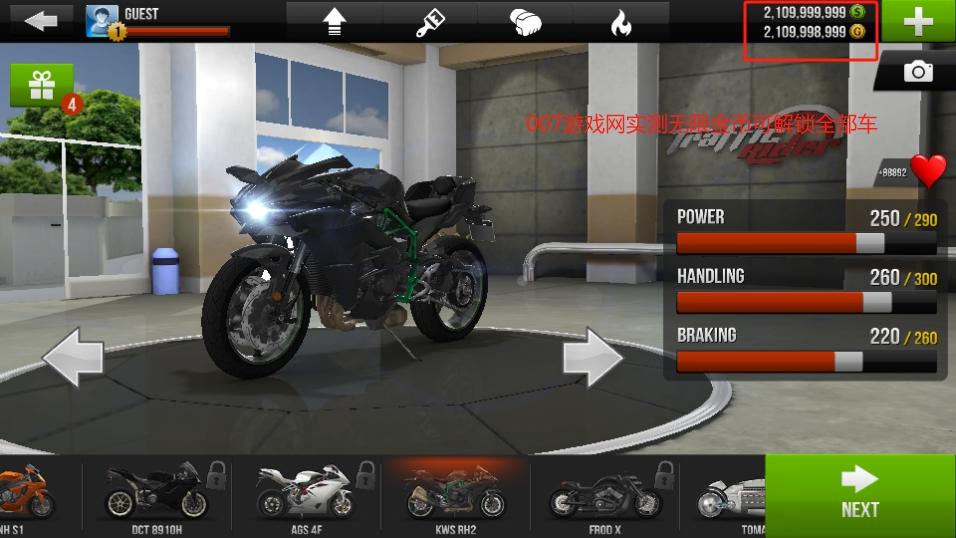The image size is (956, 538).
Task: Open the GUEST player profile
Action: 158,21
